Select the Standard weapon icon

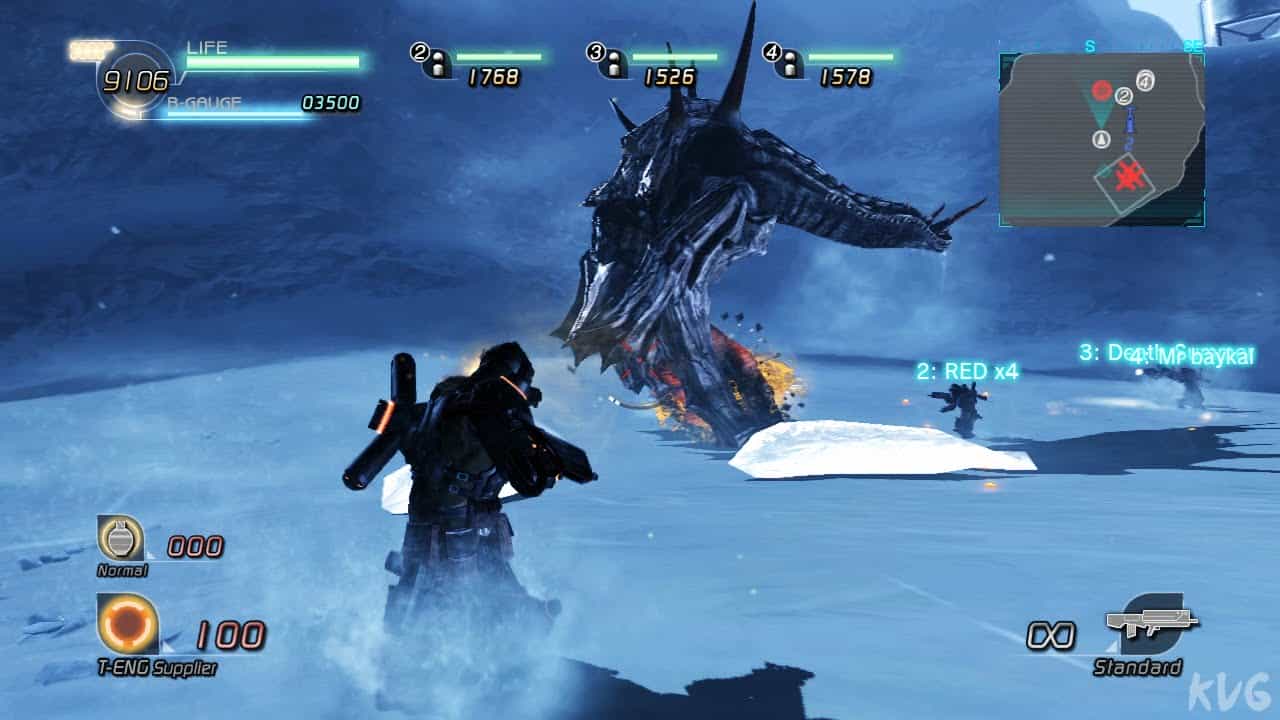tap(1152, 624)
